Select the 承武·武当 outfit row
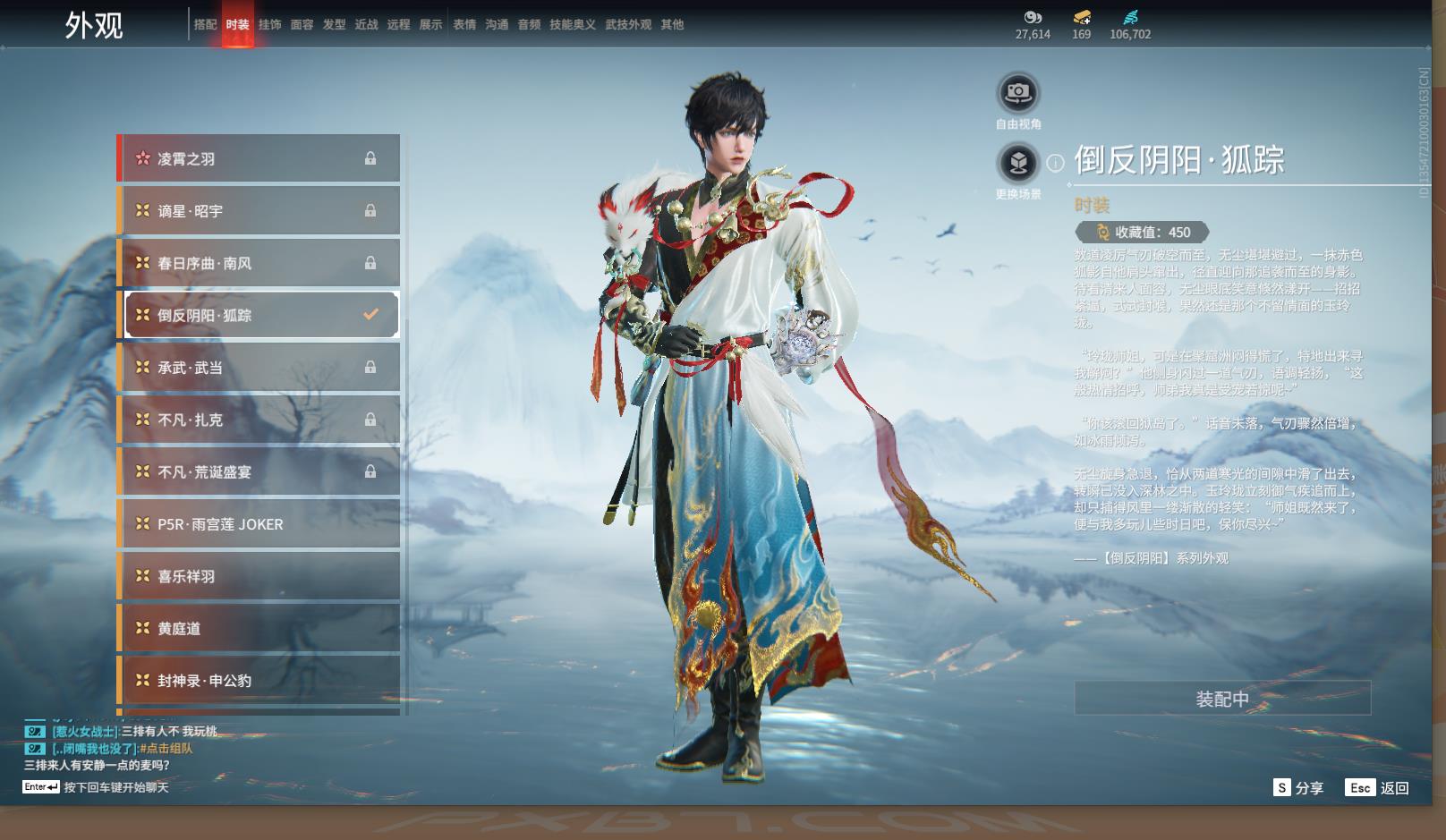The width and height of the screenshot is (1446, 840). (259, 368)
